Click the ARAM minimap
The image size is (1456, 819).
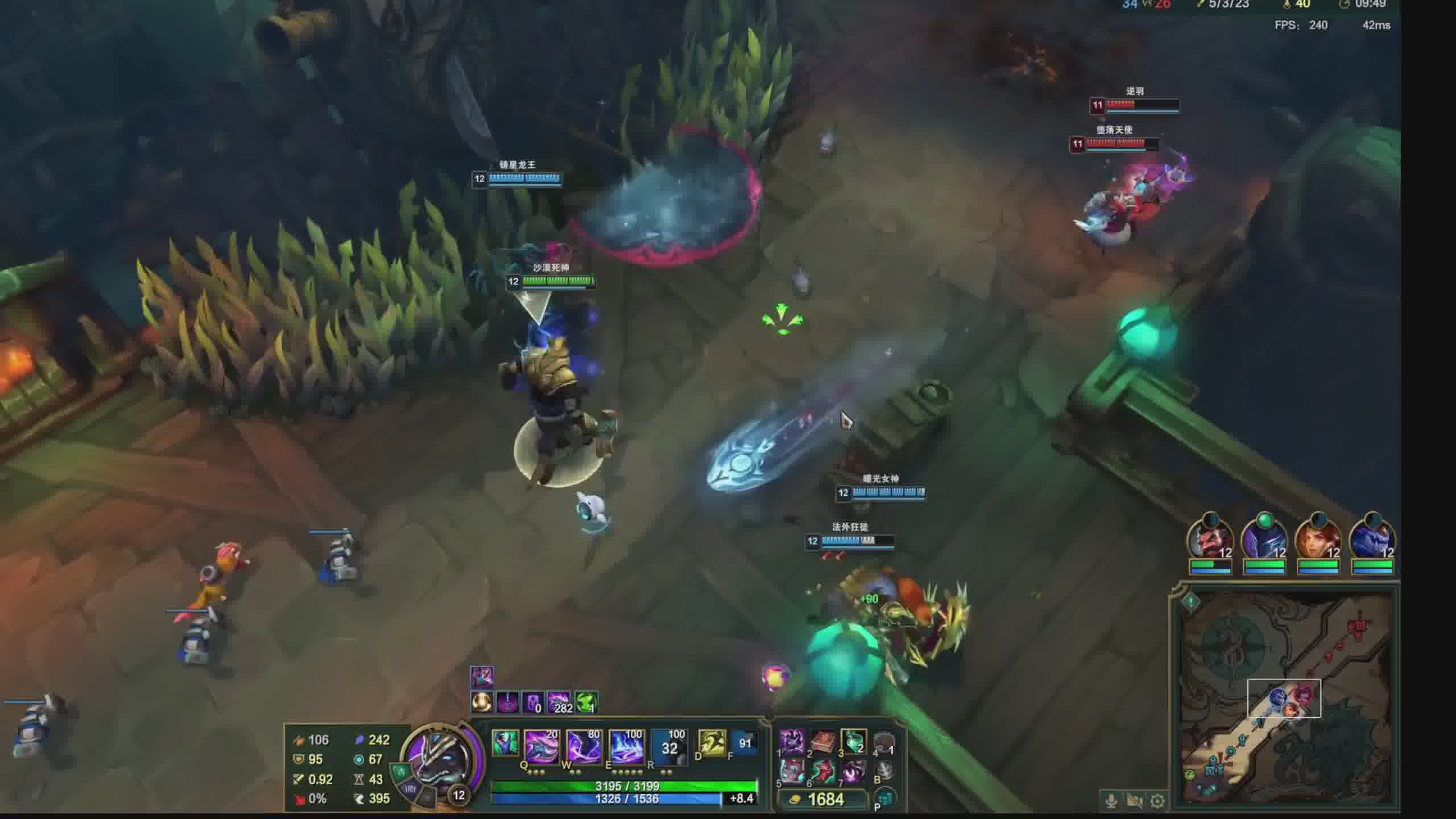[x=1287, y=698]
